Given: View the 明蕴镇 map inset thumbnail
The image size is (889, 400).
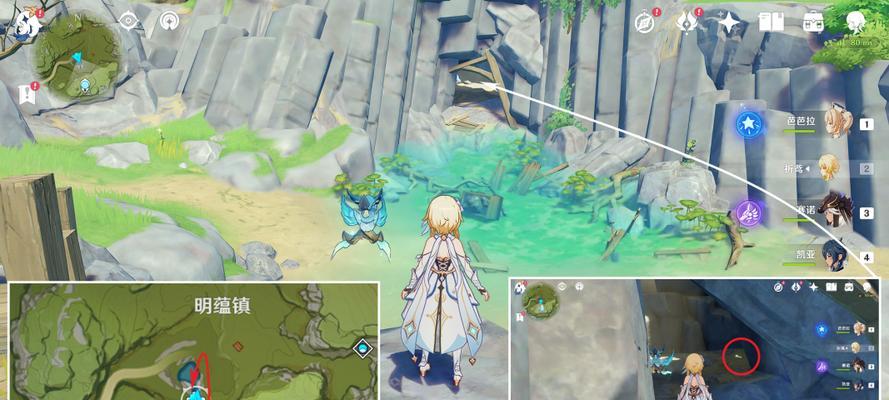Looking at the screenshot, I should pyautogui.click(x=194, y=340).
